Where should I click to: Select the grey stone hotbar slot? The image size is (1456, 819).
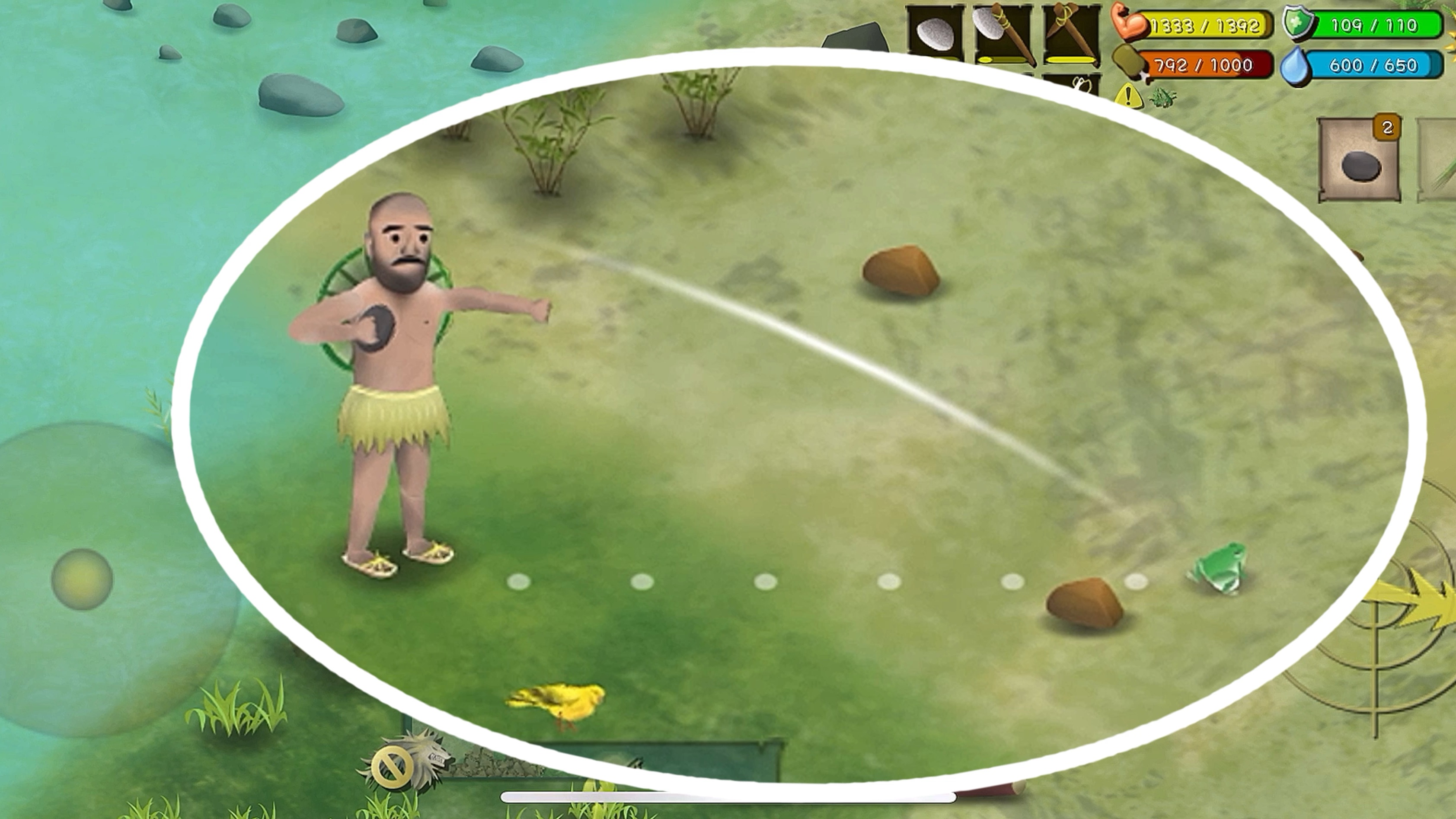coord(935,33)
